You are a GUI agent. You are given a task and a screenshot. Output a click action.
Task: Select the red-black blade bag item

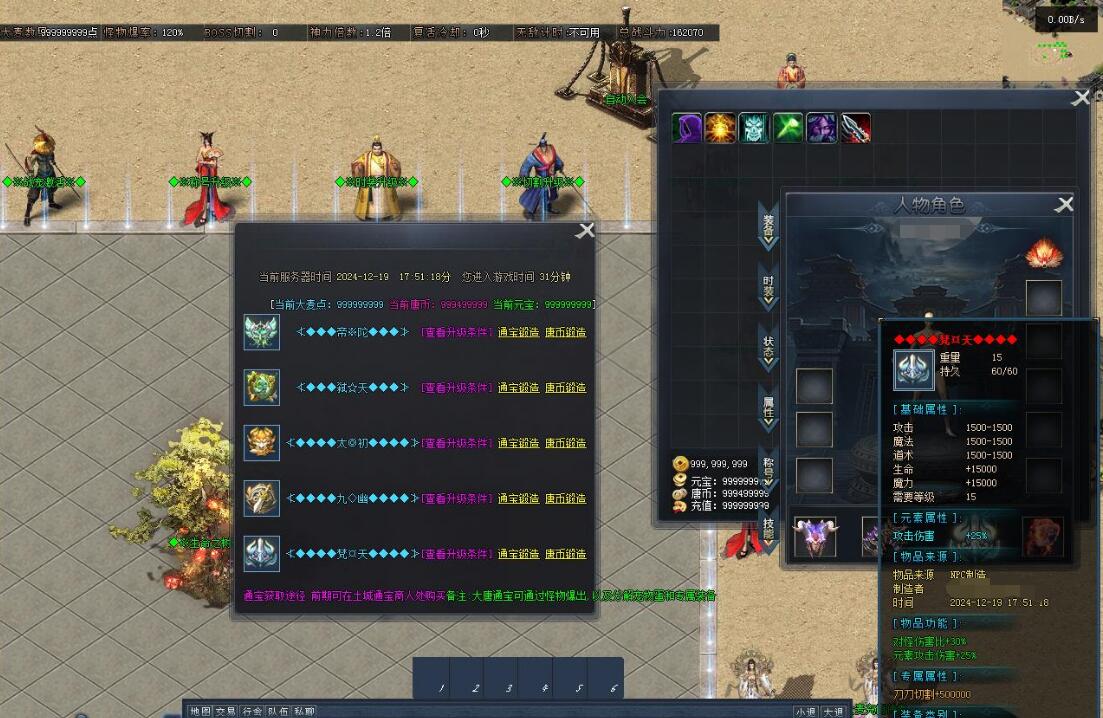coord(855,128)
